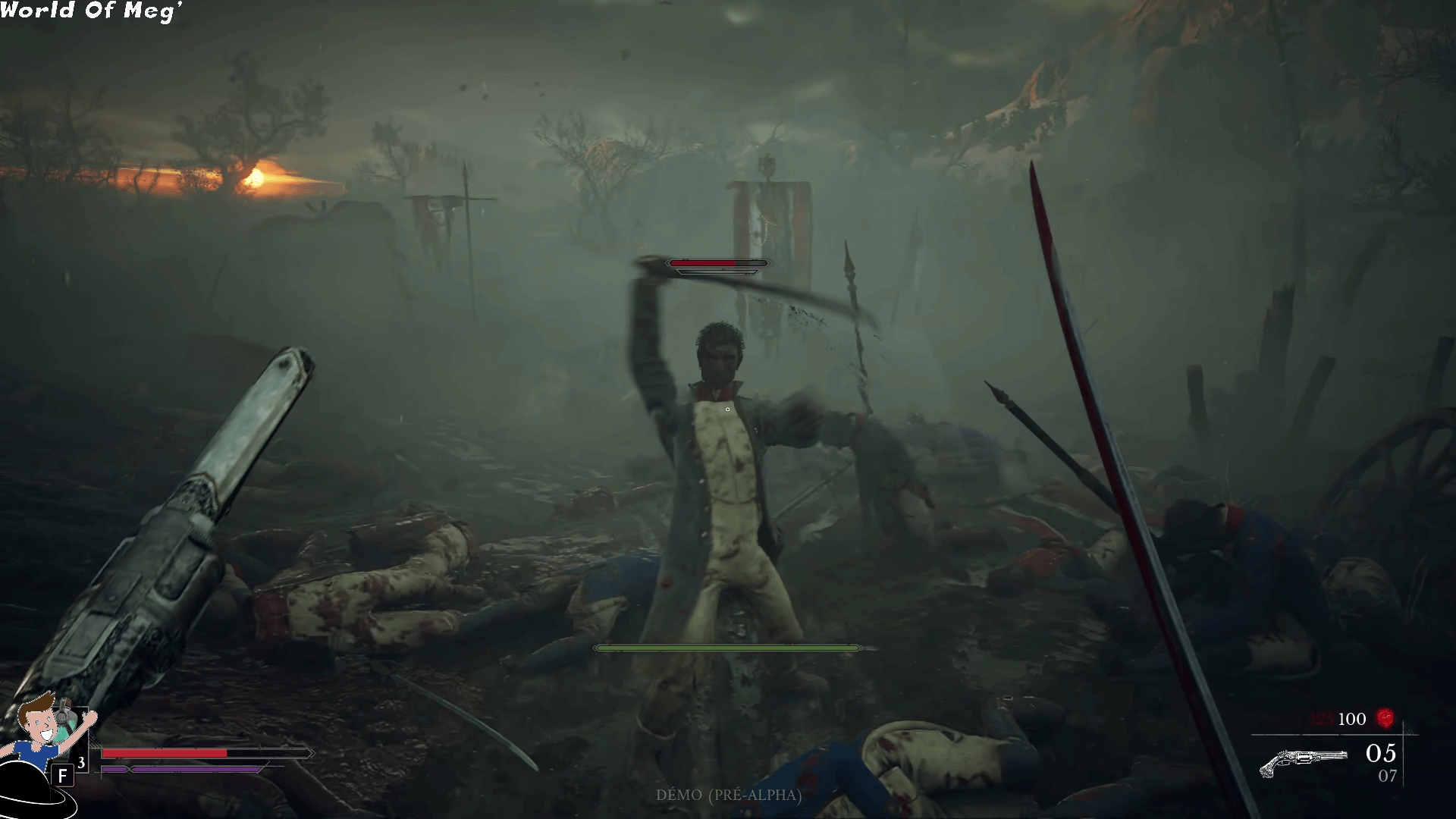Select the revolver weapon icon
1456x819 pixels.
[1303, 762]
